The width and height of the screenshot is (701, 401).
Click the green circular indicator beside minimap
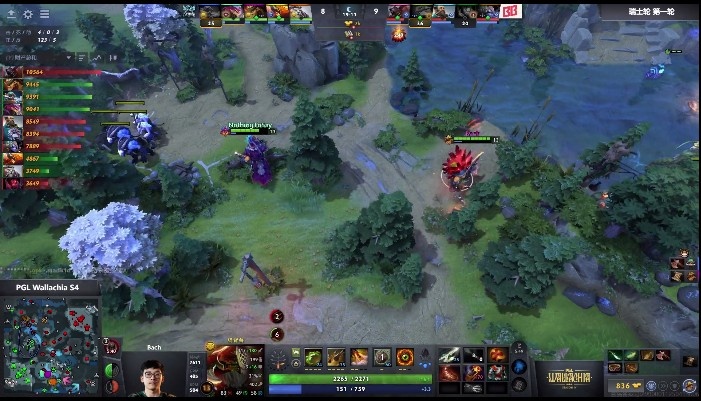coord(110,372)
